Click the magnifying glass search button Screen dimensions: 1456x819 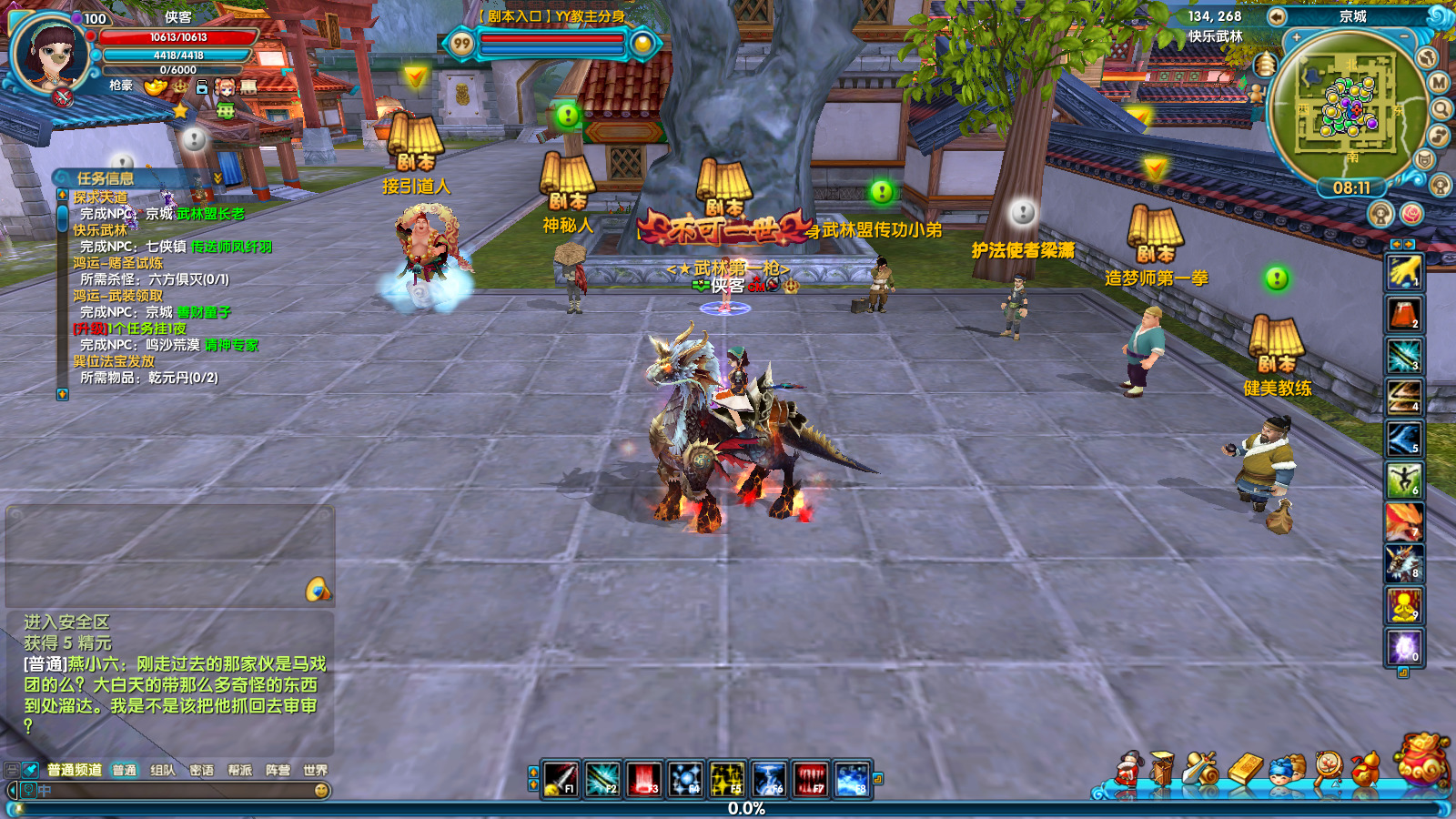[1441, 109]
